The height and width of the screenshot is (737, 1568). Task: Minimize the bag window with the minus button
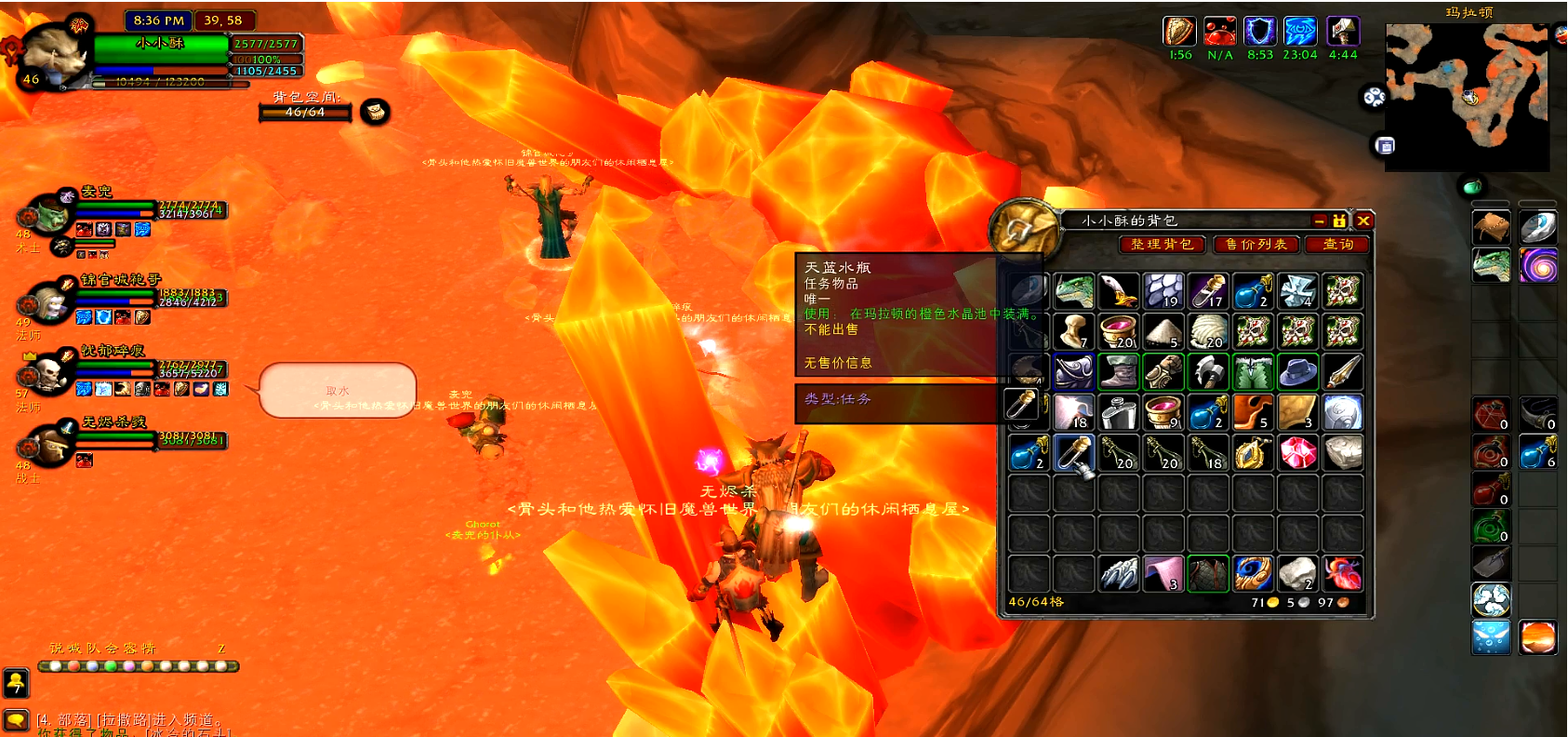1319,221
